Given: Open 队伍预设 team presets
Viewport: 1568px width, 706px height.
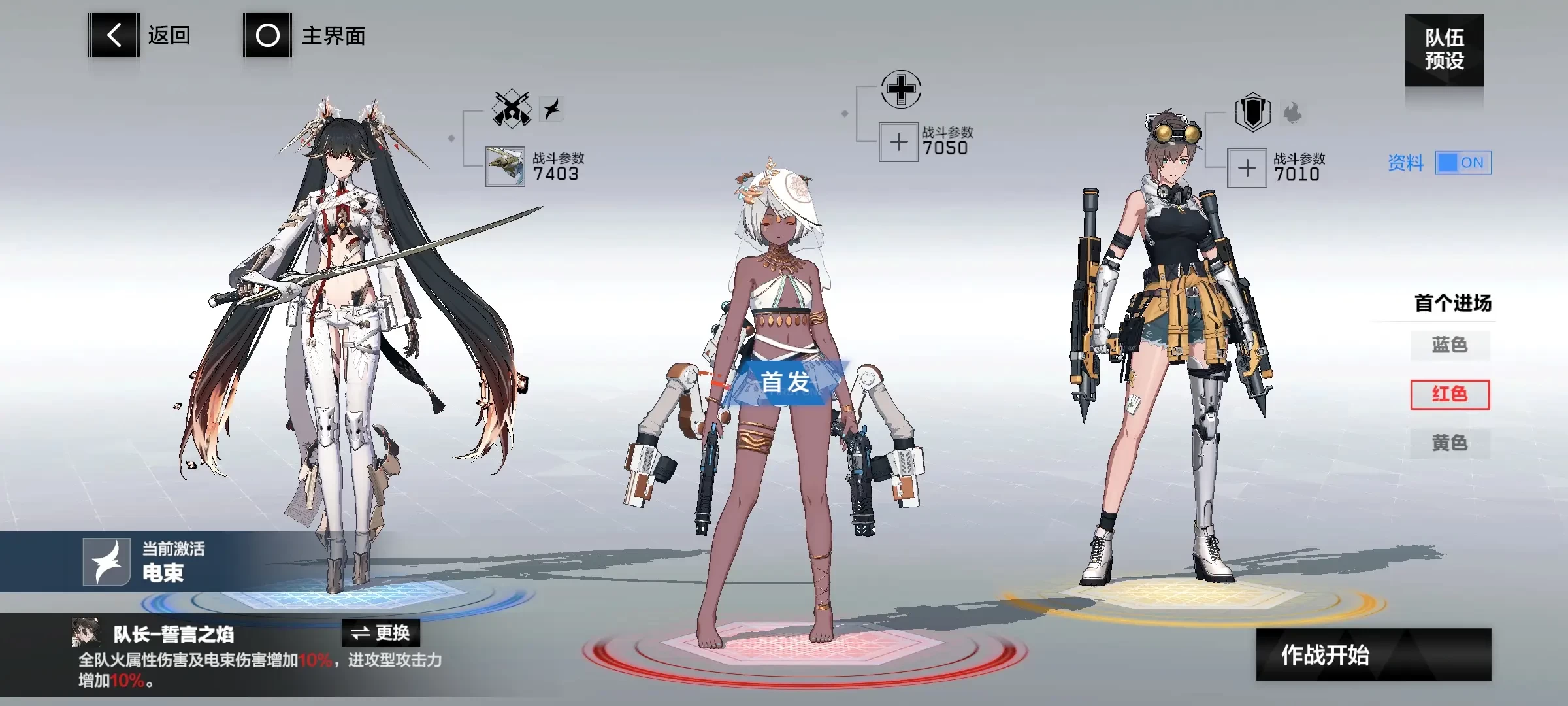Looking at the screenshot, I should (x=1444, y=50).
